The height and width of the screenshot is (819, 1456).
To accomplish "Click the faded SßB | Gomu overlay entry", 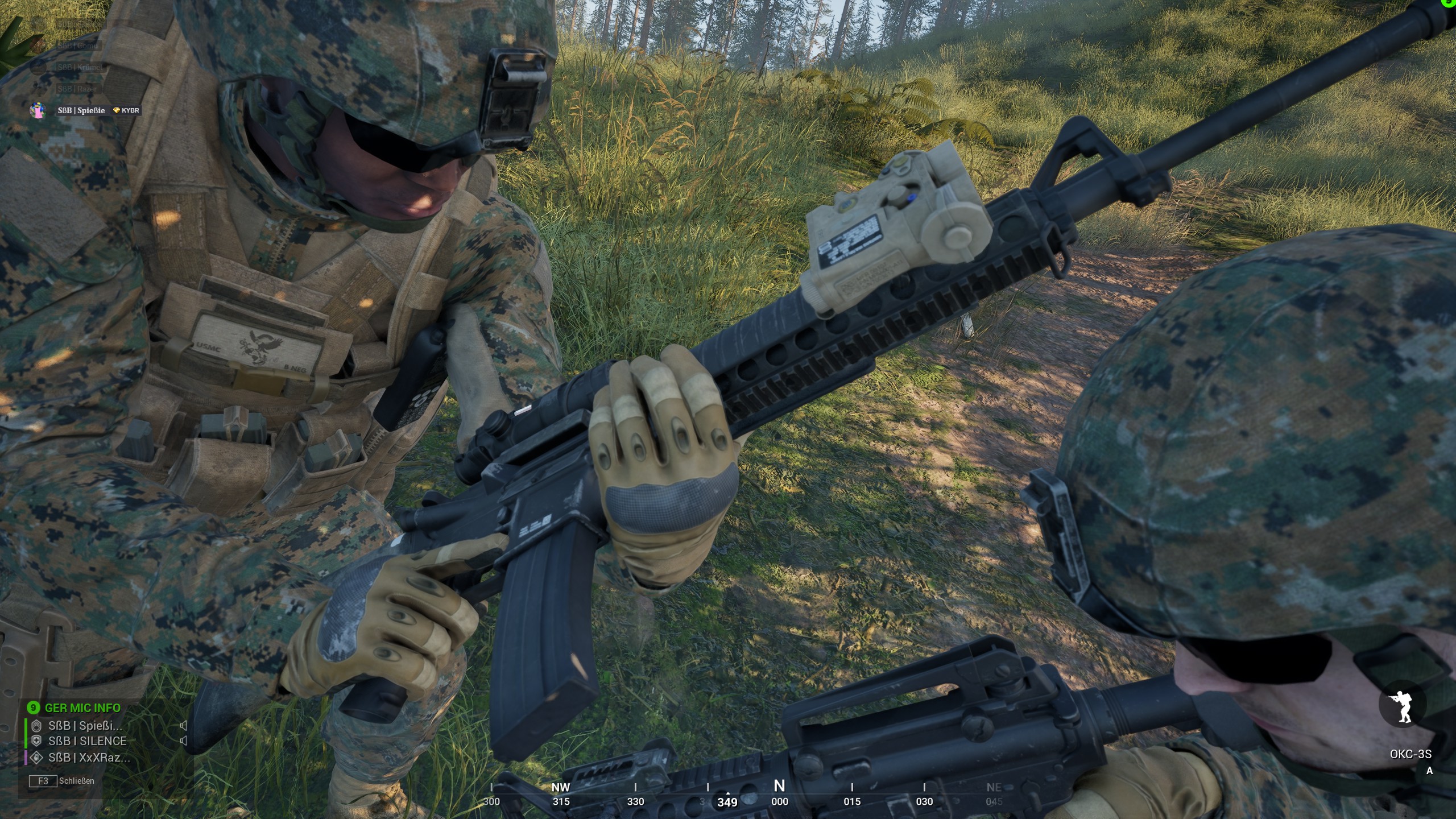I will 78,45.
